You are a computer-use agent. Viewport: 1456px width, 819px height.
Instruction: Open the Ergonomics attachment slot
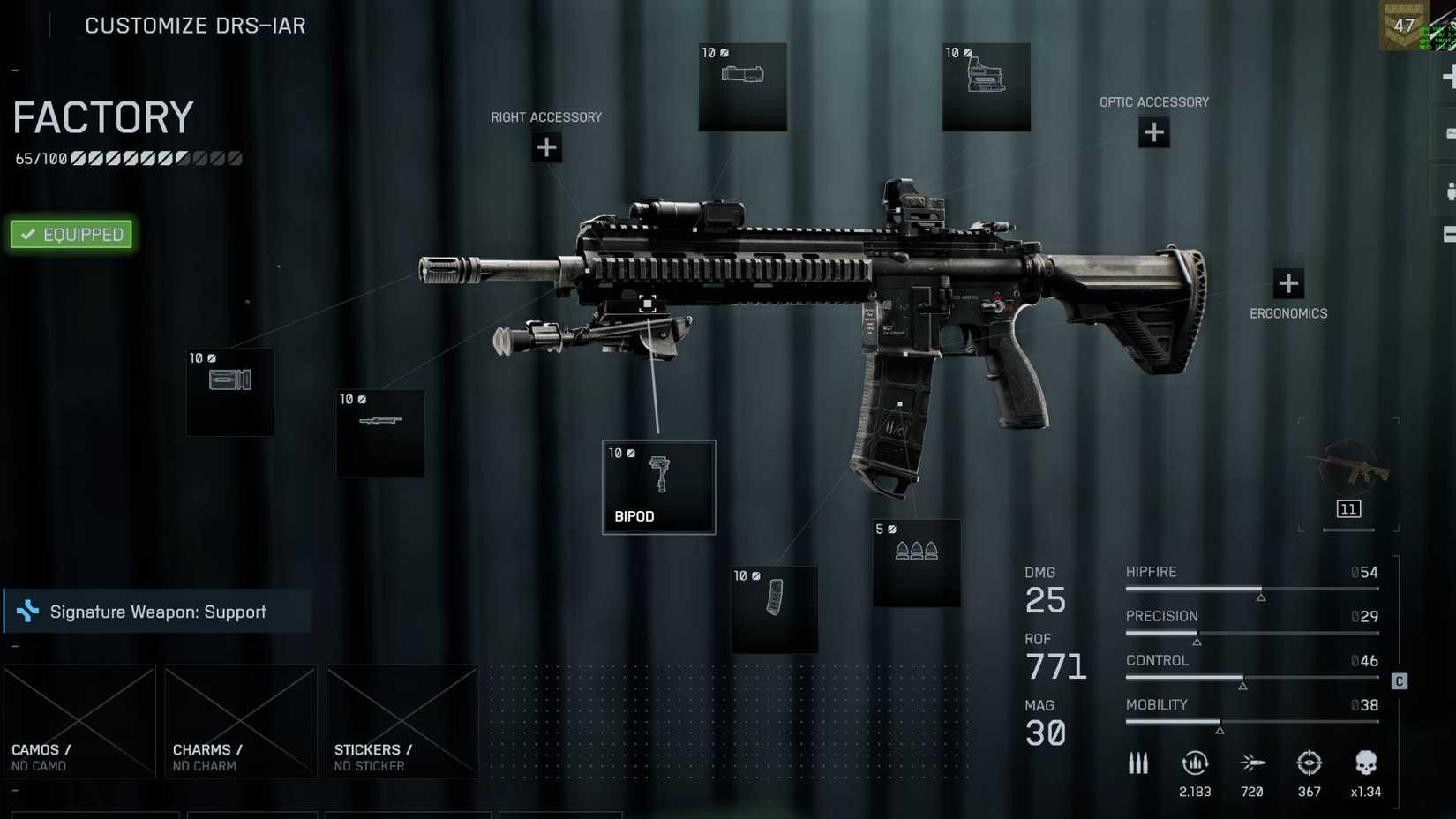coord(1288,284)
